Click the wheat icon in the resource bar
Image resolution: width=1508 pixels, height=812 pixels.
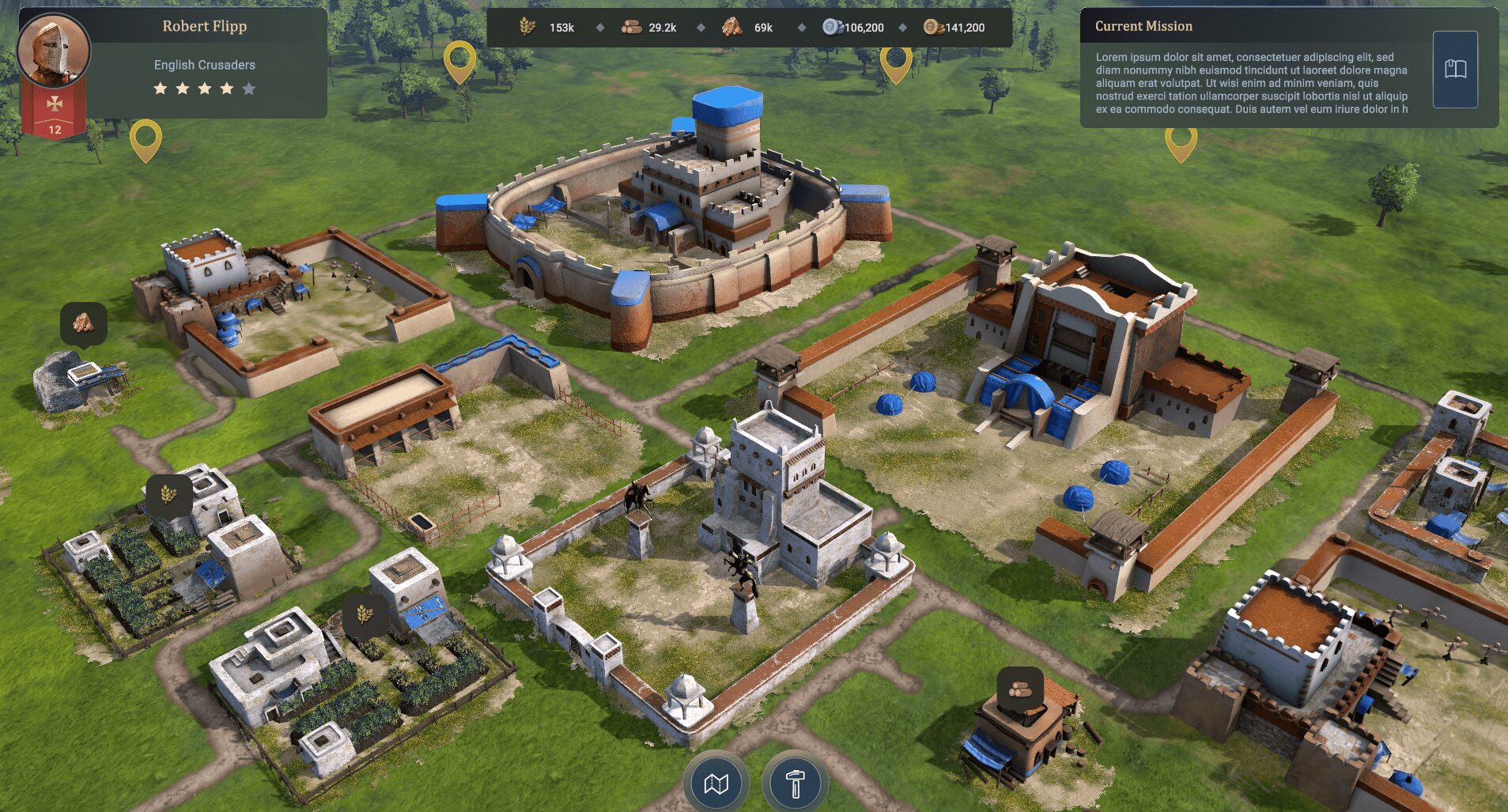point(526,26)
